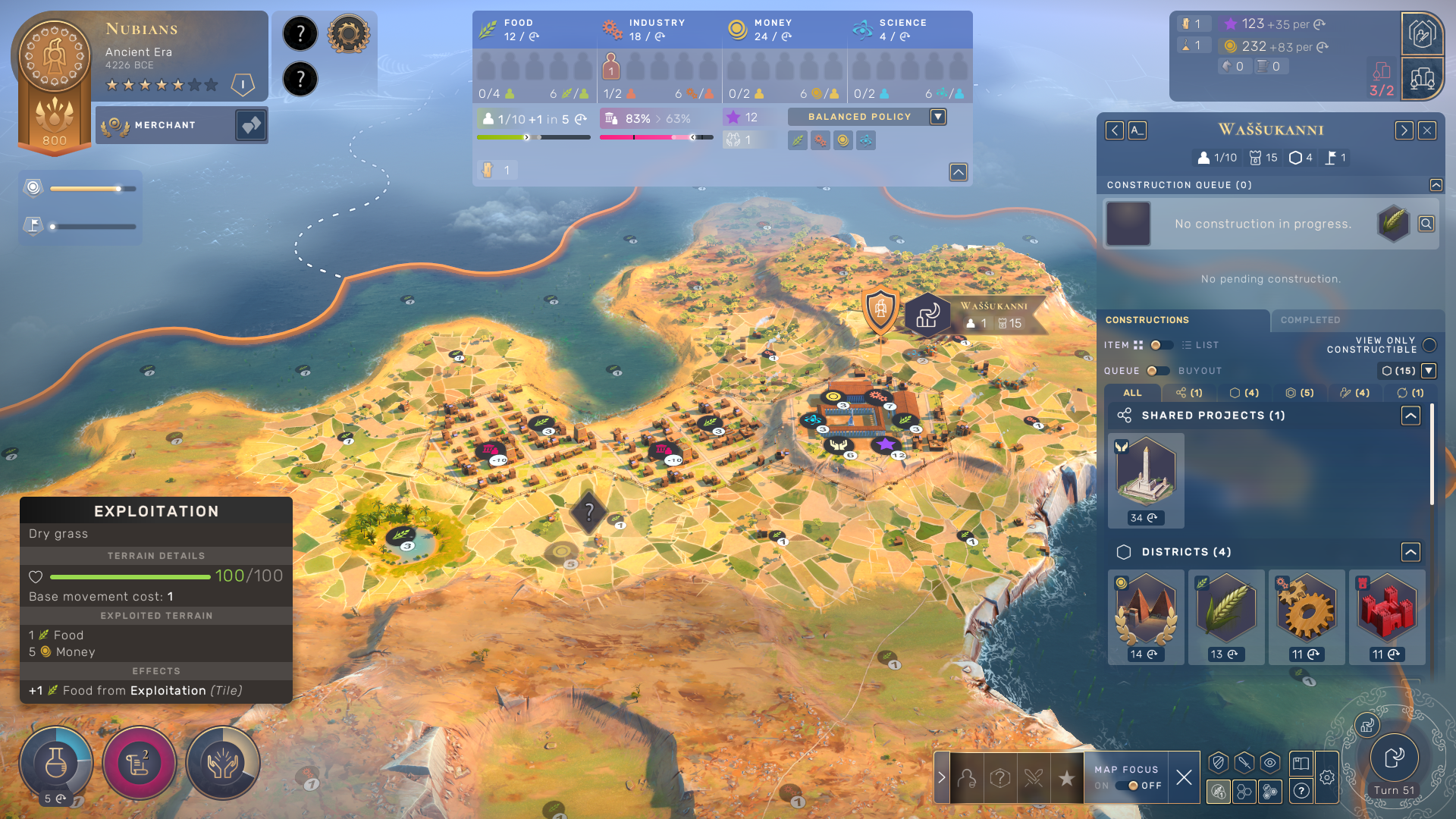
Task: Open the science research flask button
Action: [x=56, y=763]
